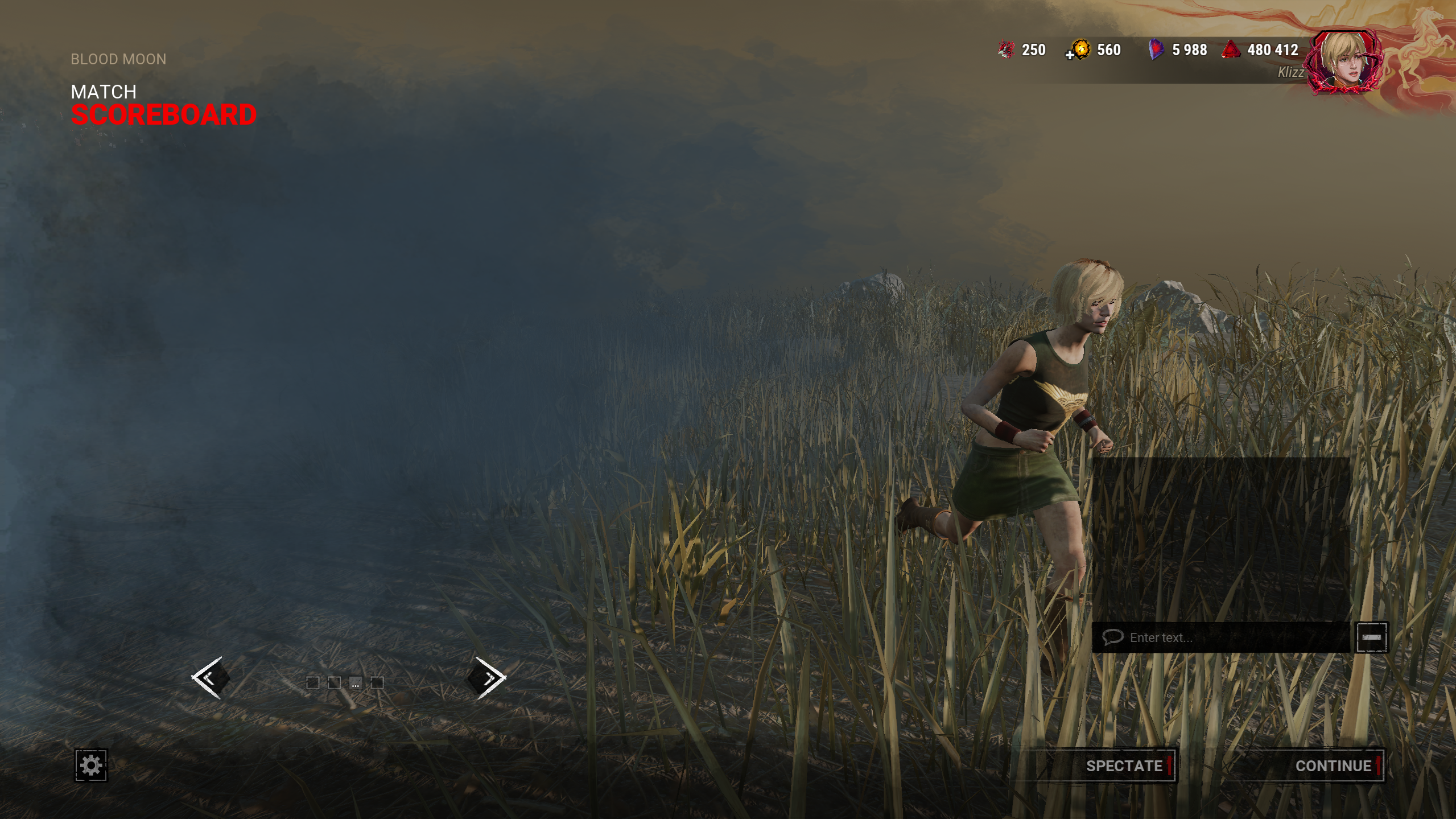Open Klizz player profile portrait
The image size is (1456, 819).
[1344, 63]
